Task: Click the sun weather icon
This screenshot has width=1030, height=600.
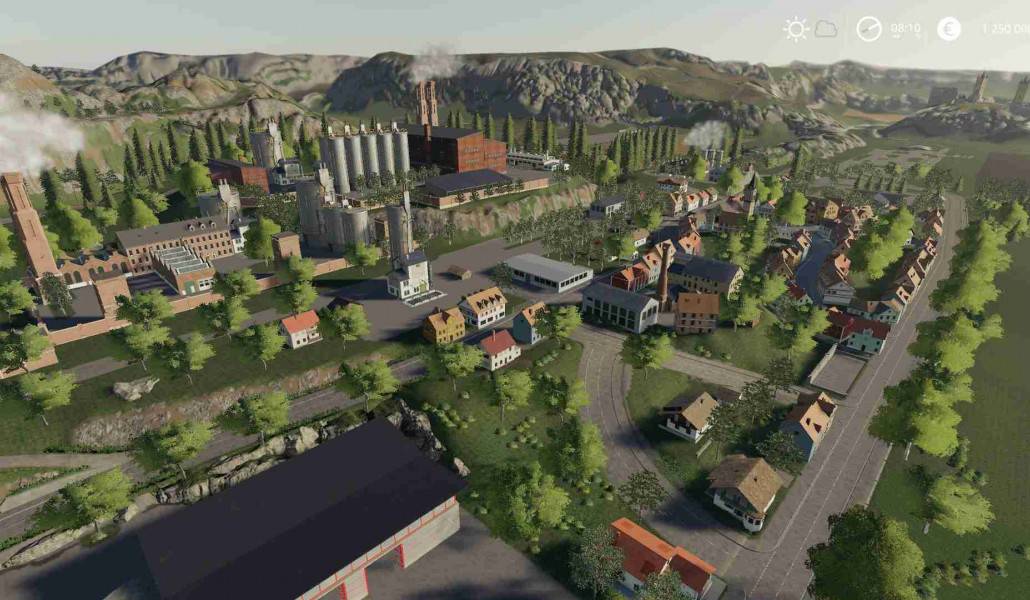Action: tap(796, 29)
